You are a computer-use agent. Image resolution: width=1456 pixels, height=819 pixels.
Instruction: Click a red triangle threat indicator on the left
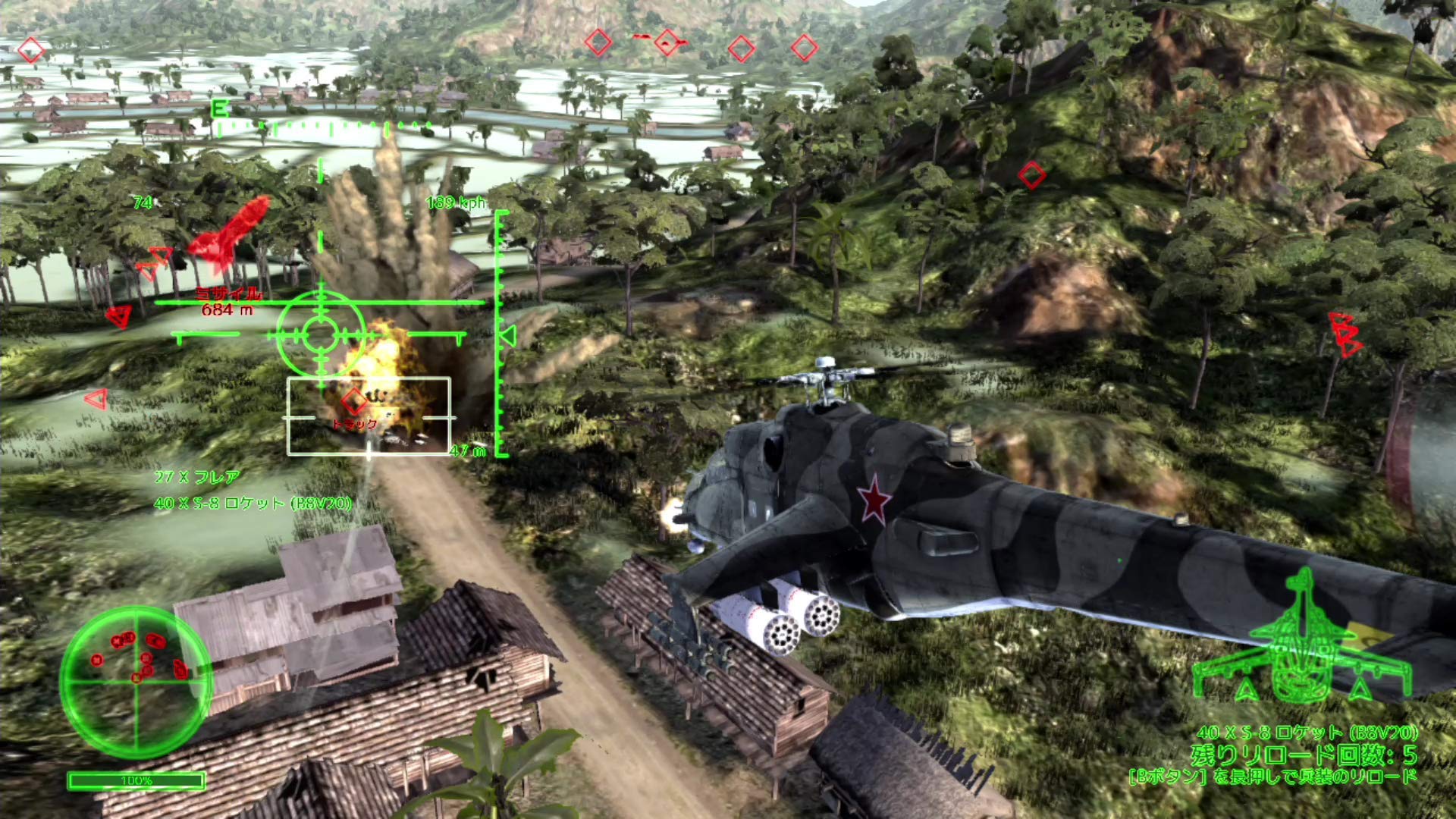(x=120, y=318)
